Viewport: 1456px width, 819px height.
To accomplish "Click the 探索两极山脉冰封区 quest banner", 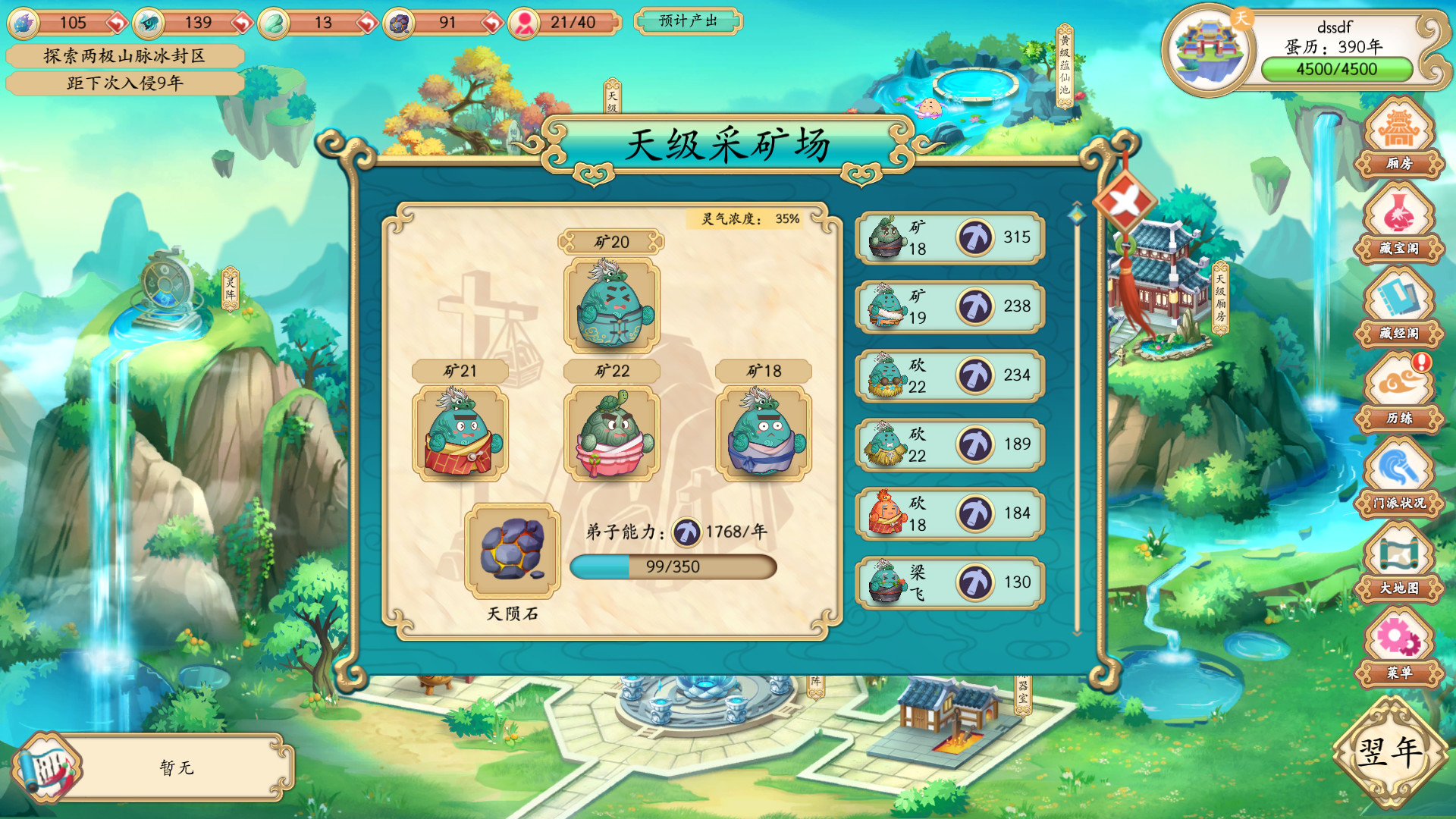I will click(x=124, y=55).
